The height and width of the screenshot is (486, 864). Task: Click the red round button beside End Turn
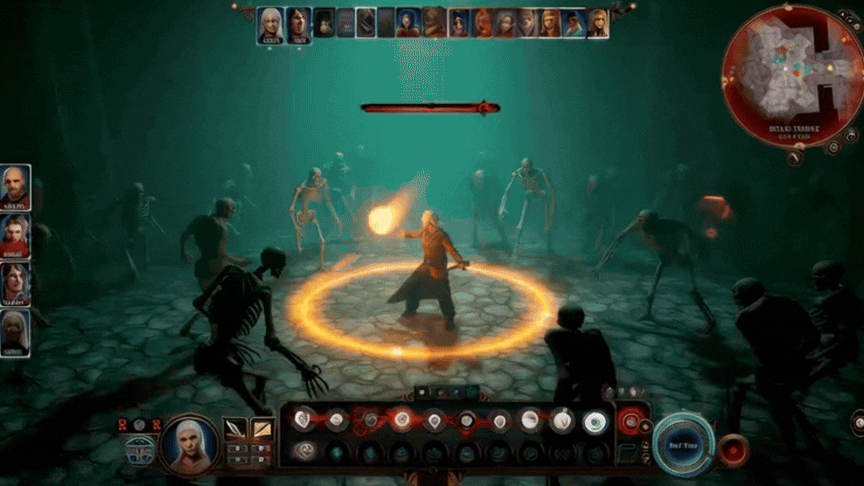733,450
